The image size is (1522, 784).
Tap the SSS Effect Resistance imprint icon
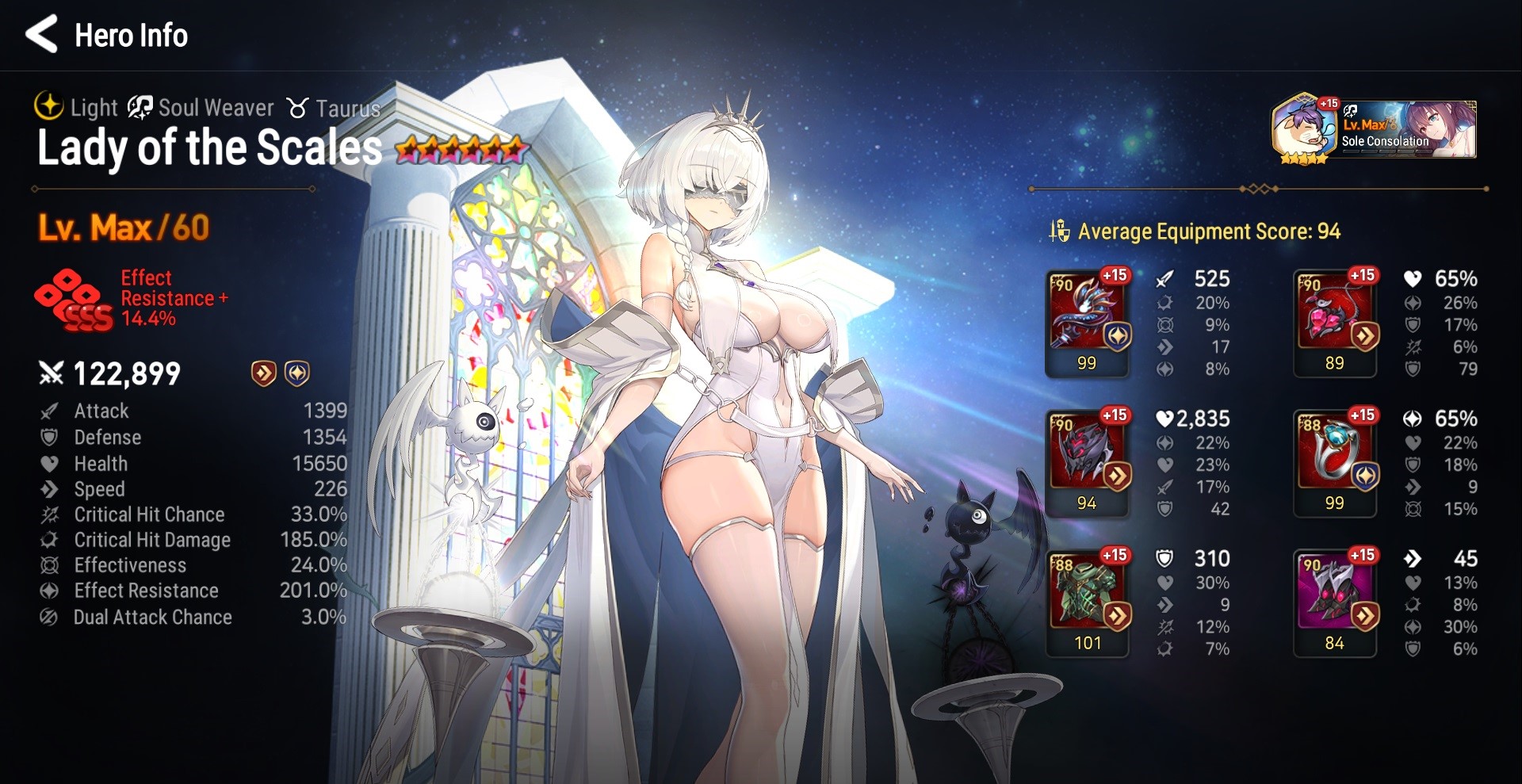coord(74,300)
